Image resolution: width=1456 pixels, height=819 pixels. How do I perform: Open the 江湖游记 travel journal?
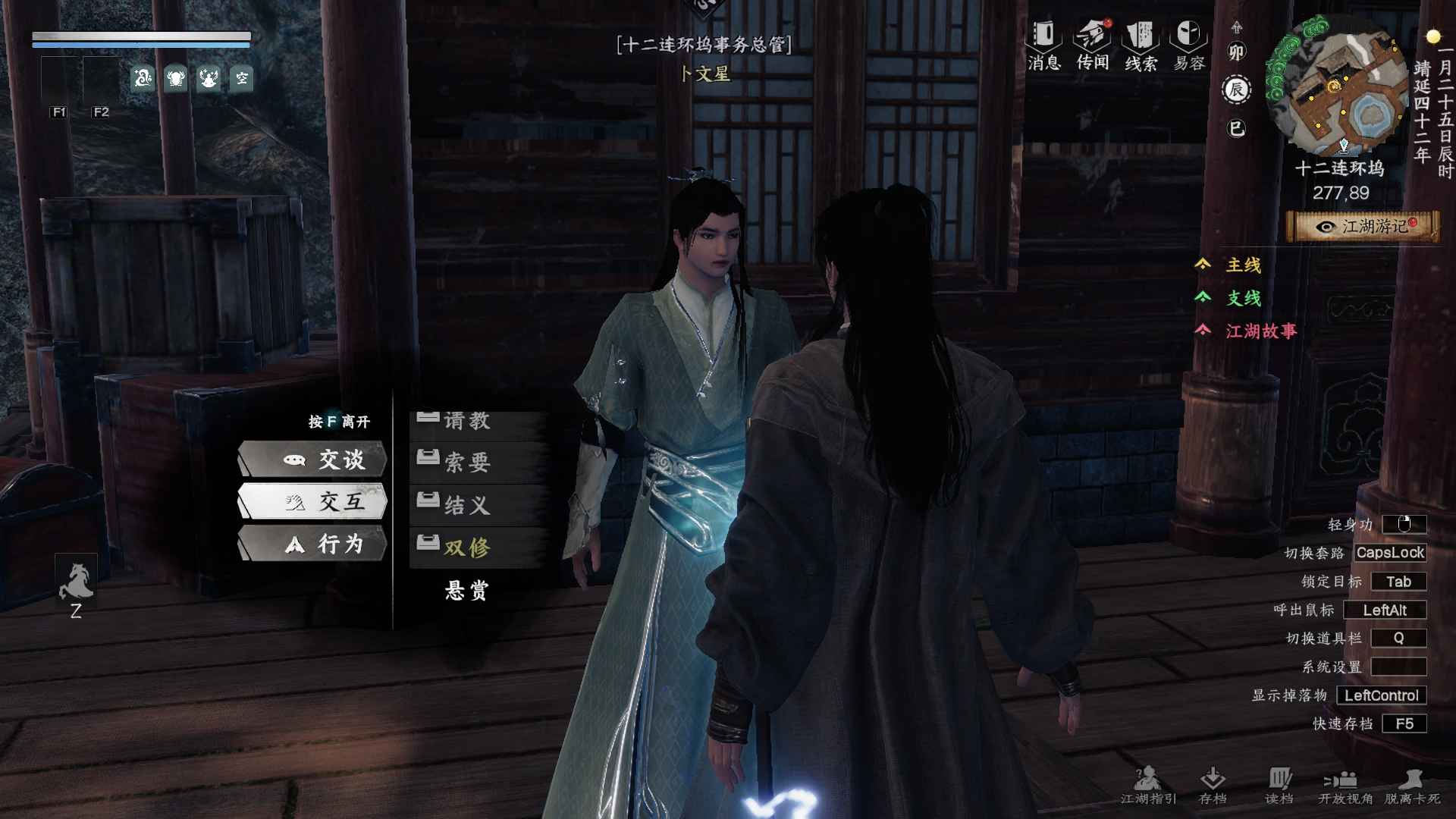pos(1363,227)
